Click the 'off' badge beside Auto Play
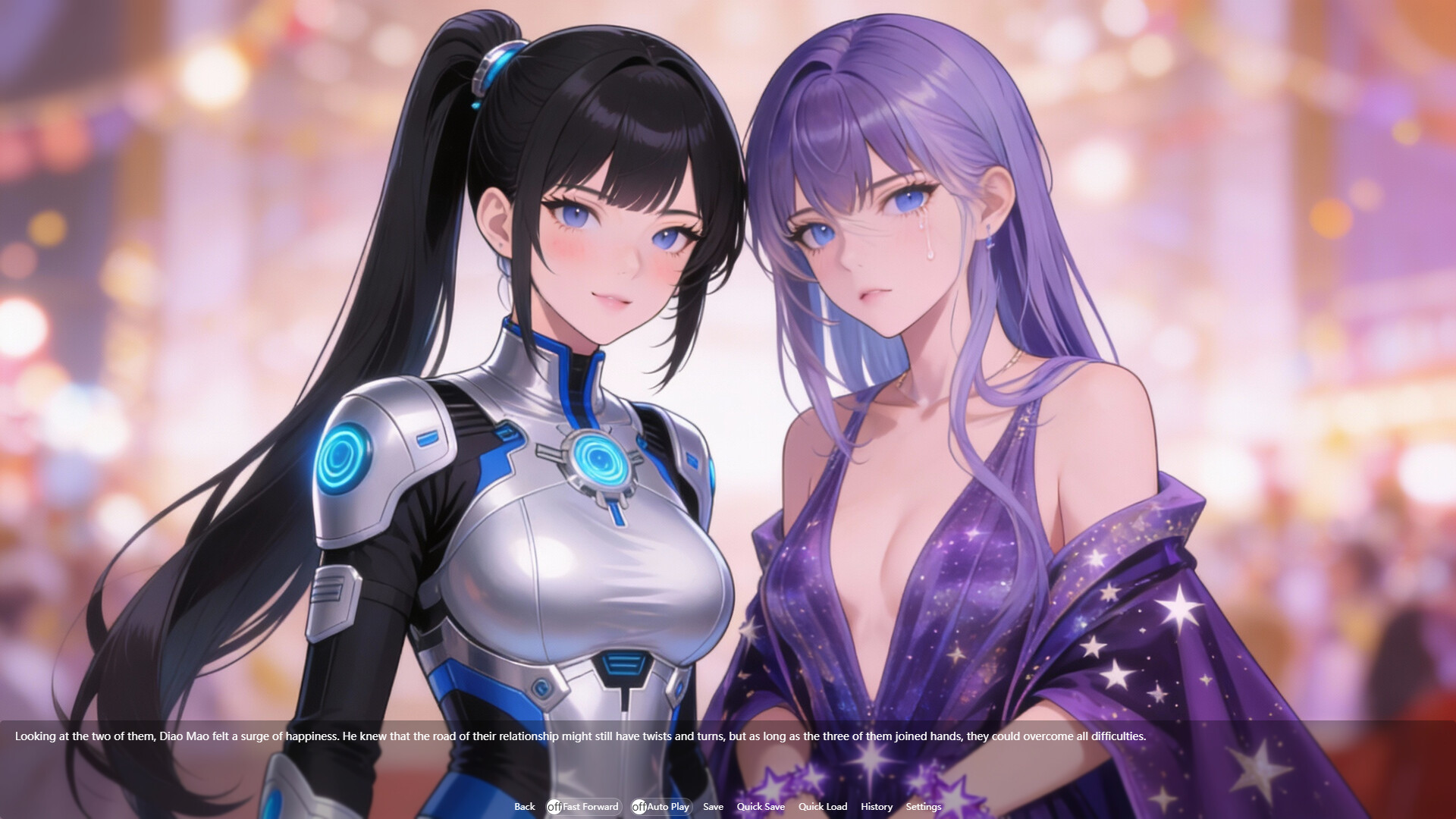The height and width of the screenshot is (819, 1456). coord(638,807)
